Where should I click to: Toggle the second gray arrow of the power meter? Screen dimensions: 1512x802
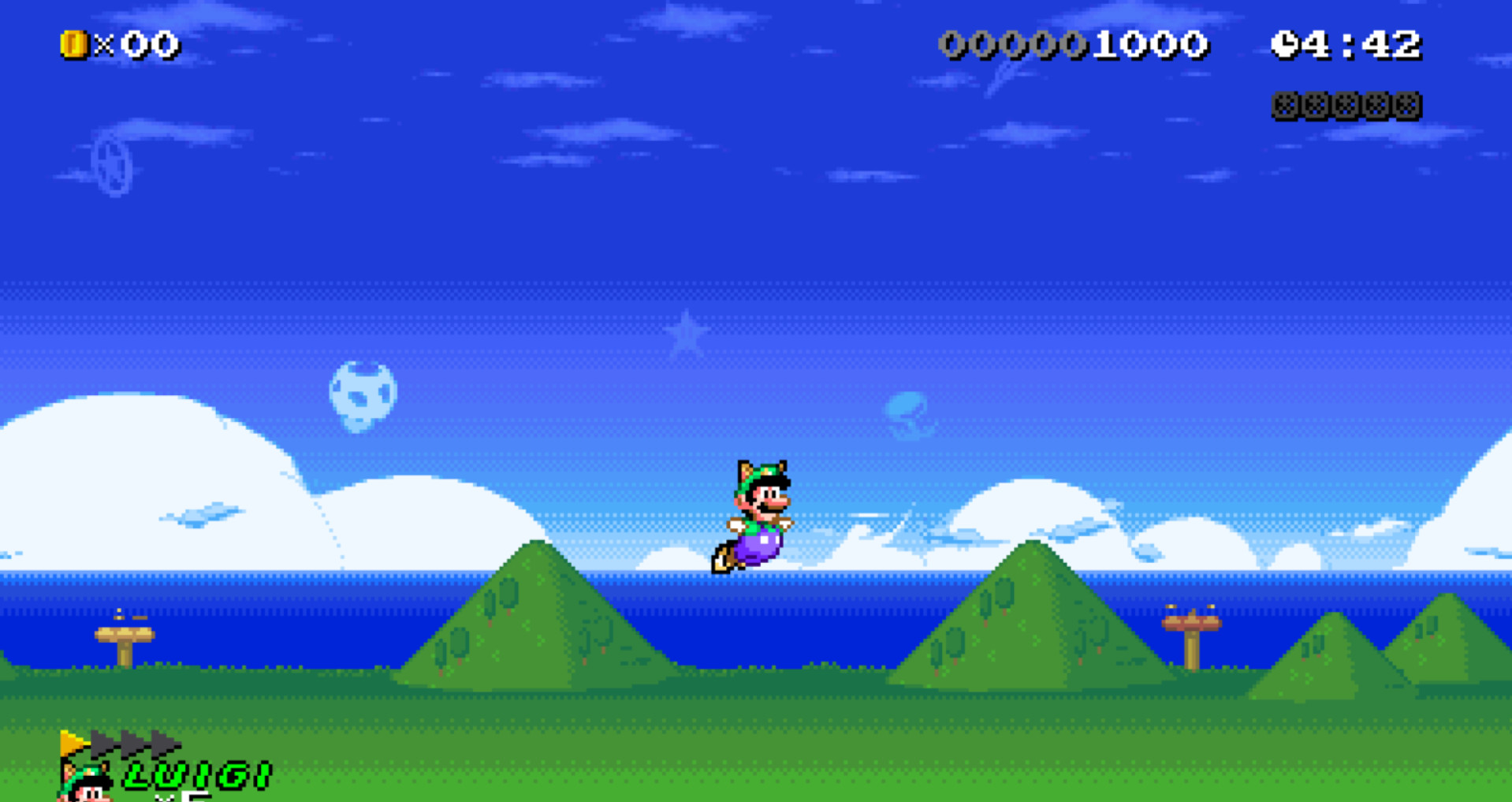coord(132,745)
